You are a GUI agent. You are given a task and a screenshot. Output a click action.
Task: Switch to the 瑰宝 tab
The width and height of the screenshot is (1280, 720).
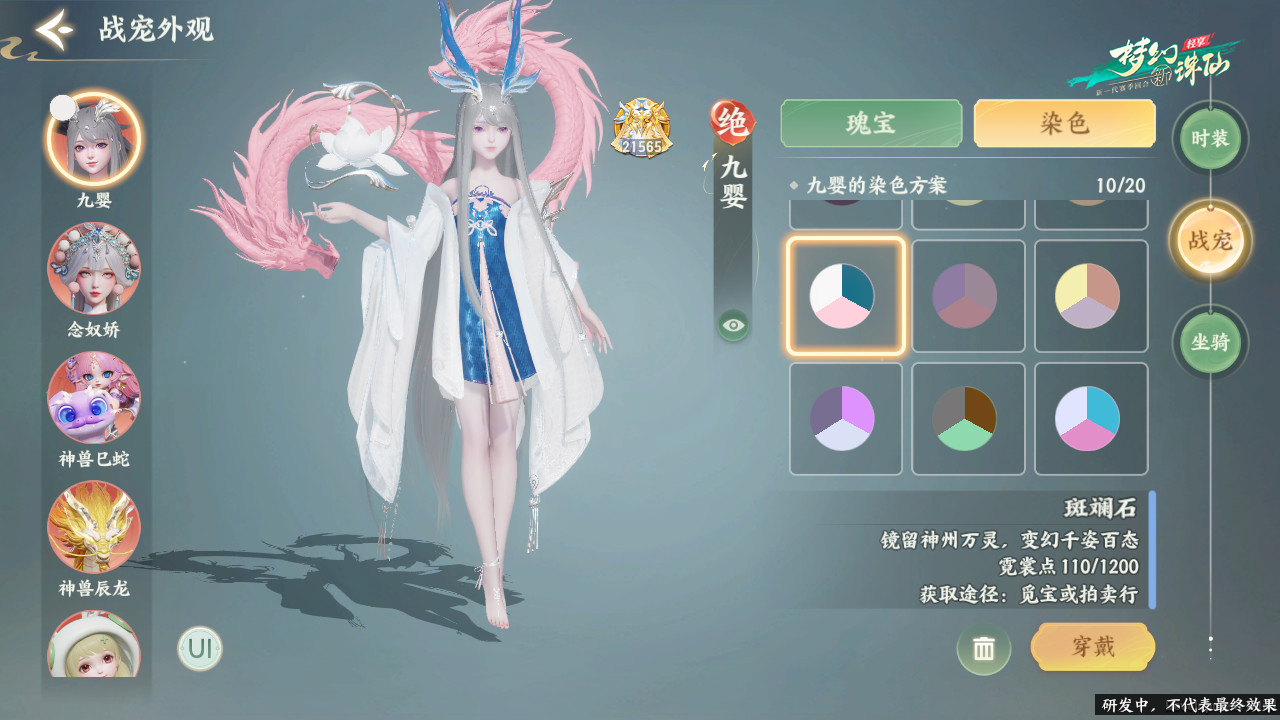coord(870,123)
